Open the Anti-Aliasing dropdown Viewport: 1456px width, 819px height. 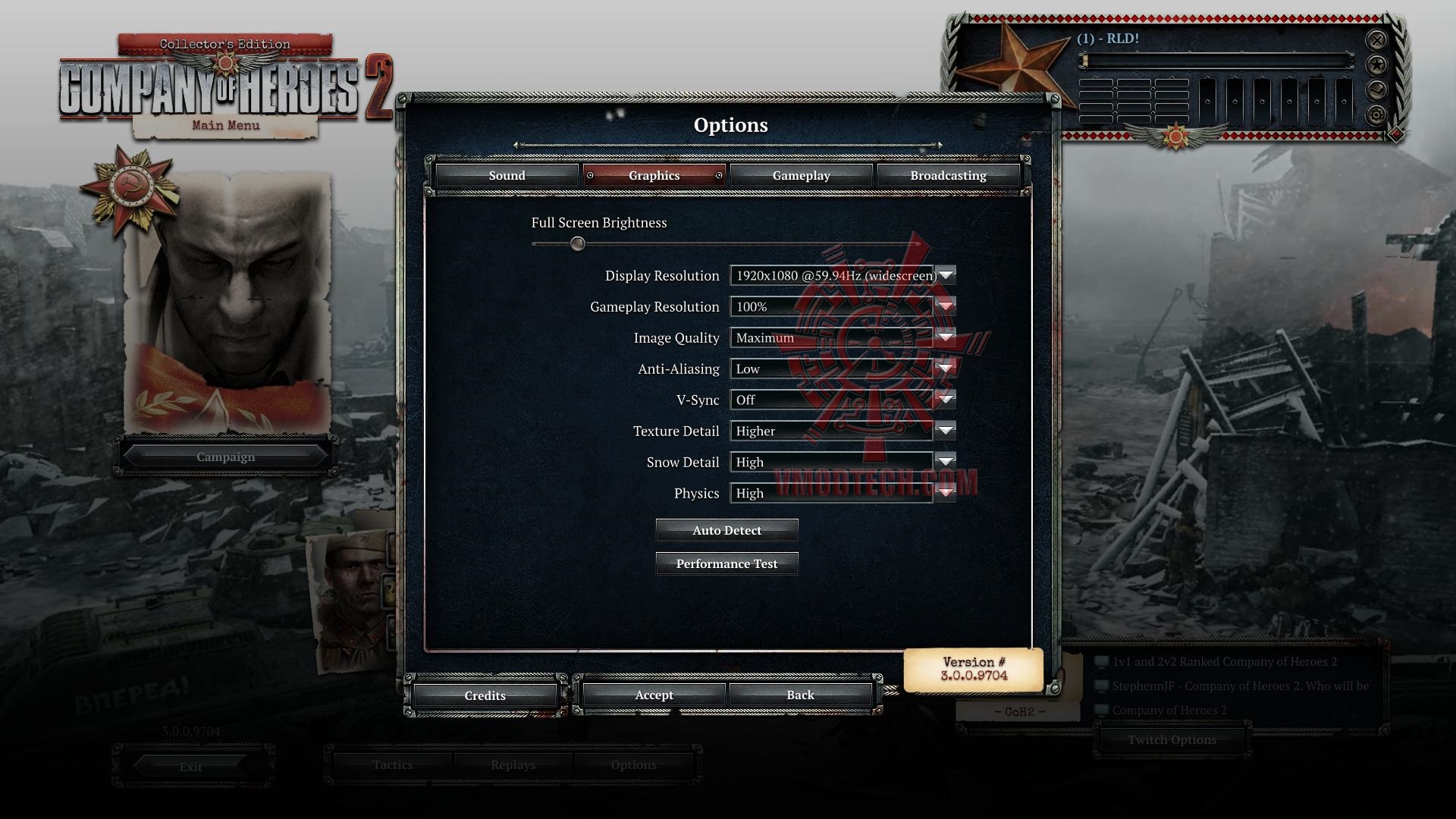click(946, 369)
